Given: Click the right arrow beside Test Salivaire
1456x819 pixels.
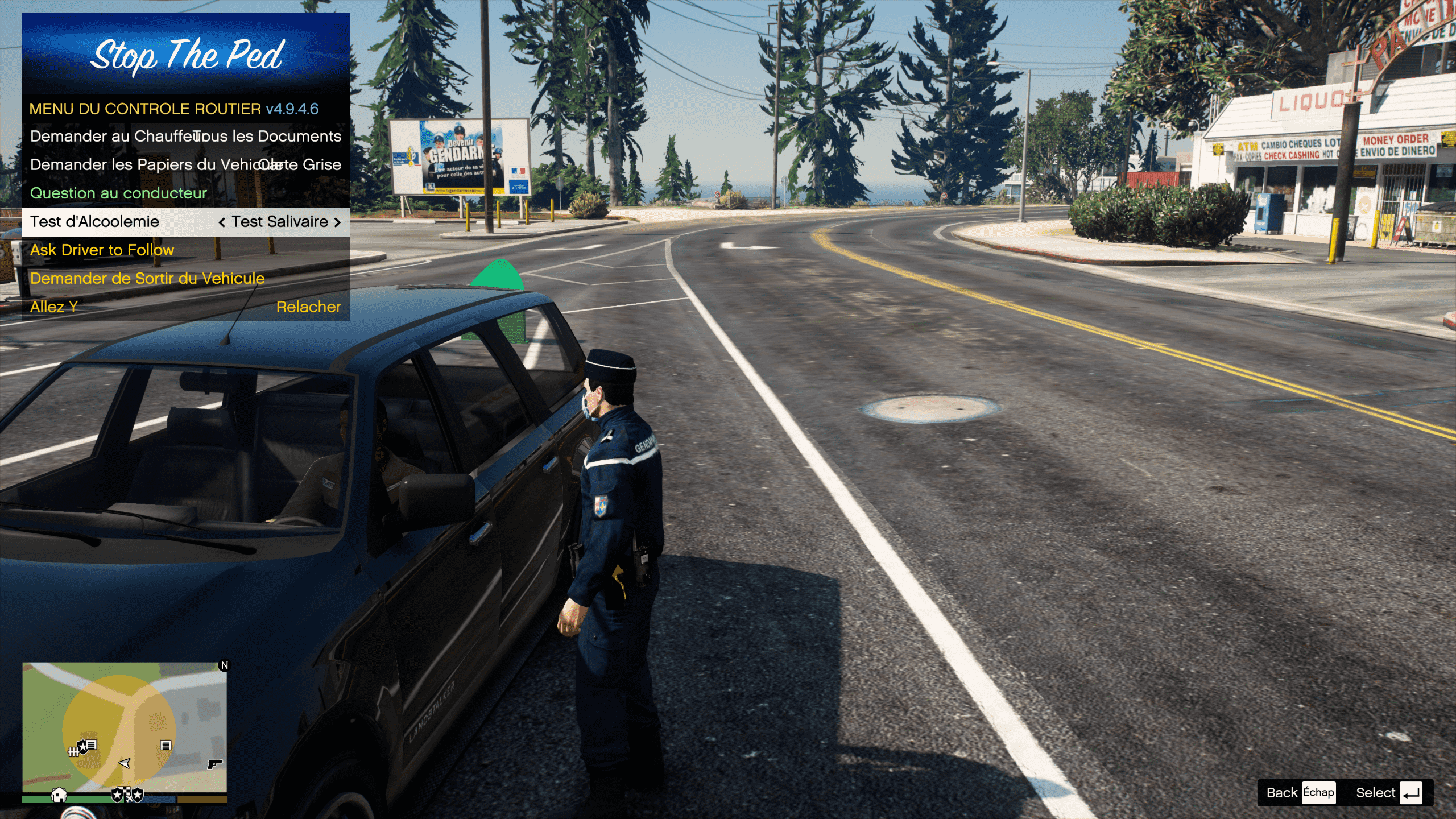Looking at the screenshot, I should click(338, 222).
